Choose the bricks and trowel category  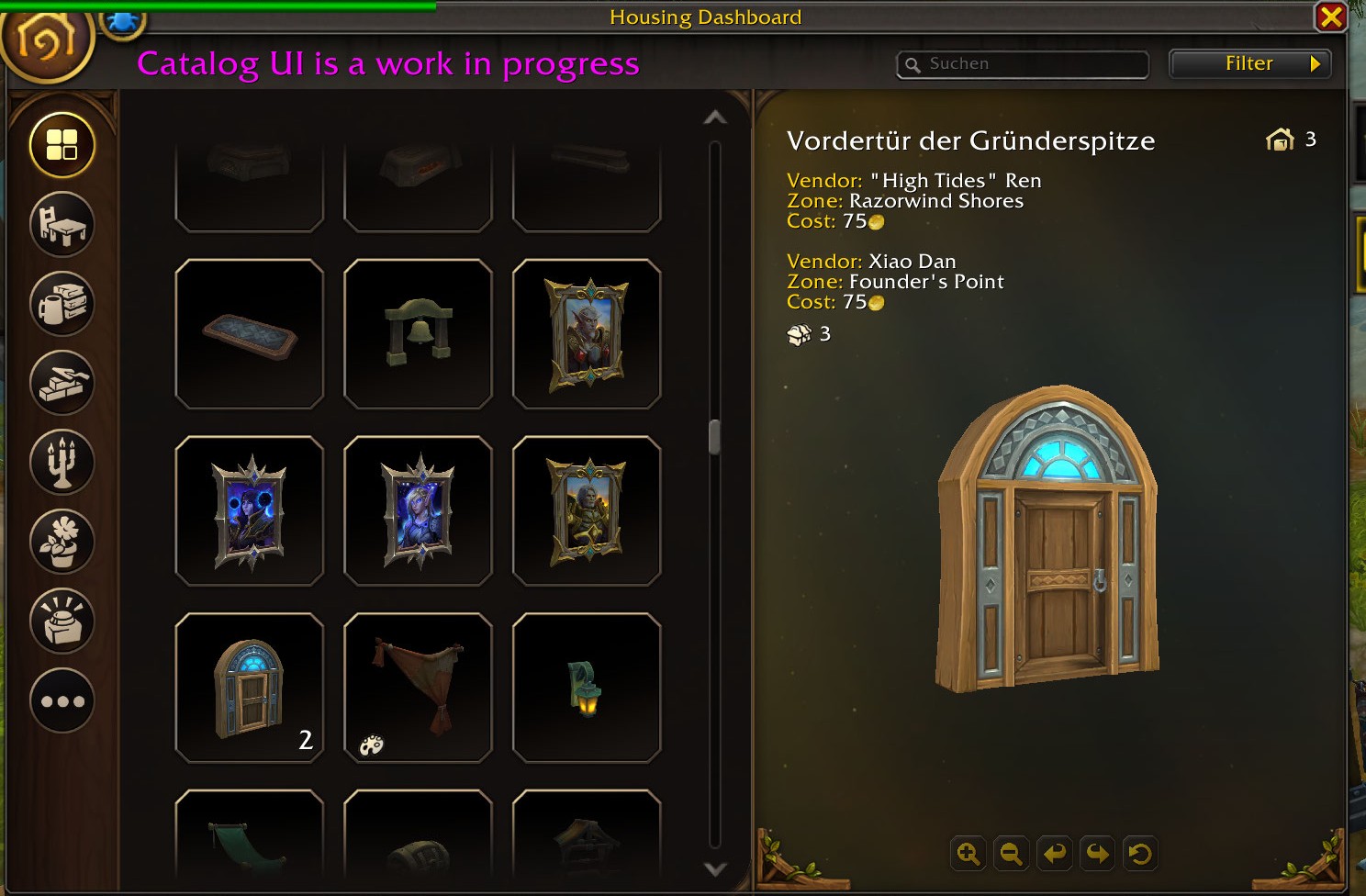(x=62, y=384)
